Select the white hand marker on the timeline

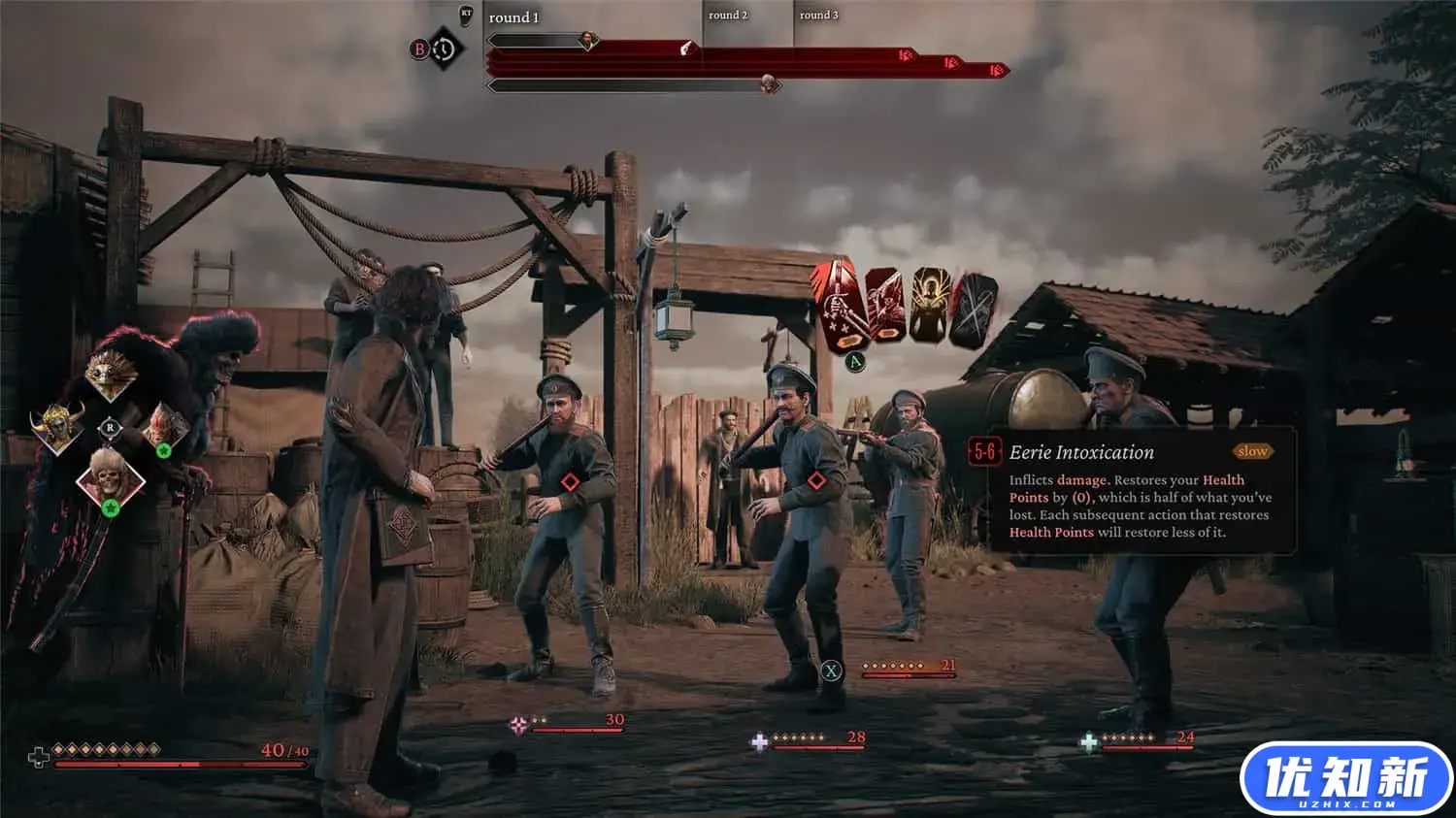[687, 48]
